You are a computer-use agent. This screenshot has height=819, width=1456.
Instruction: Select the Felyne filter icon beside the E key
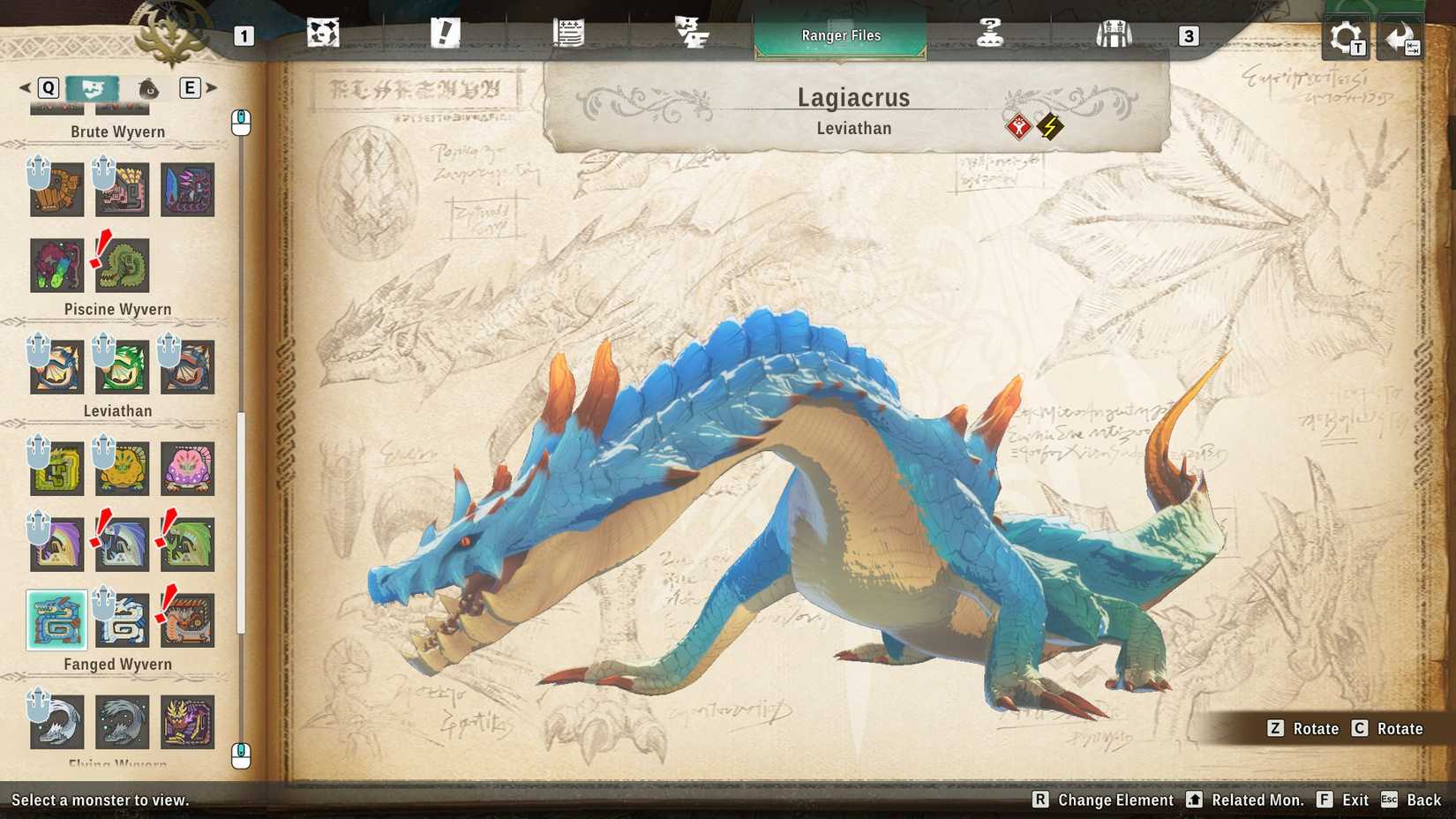pos(147,88)
